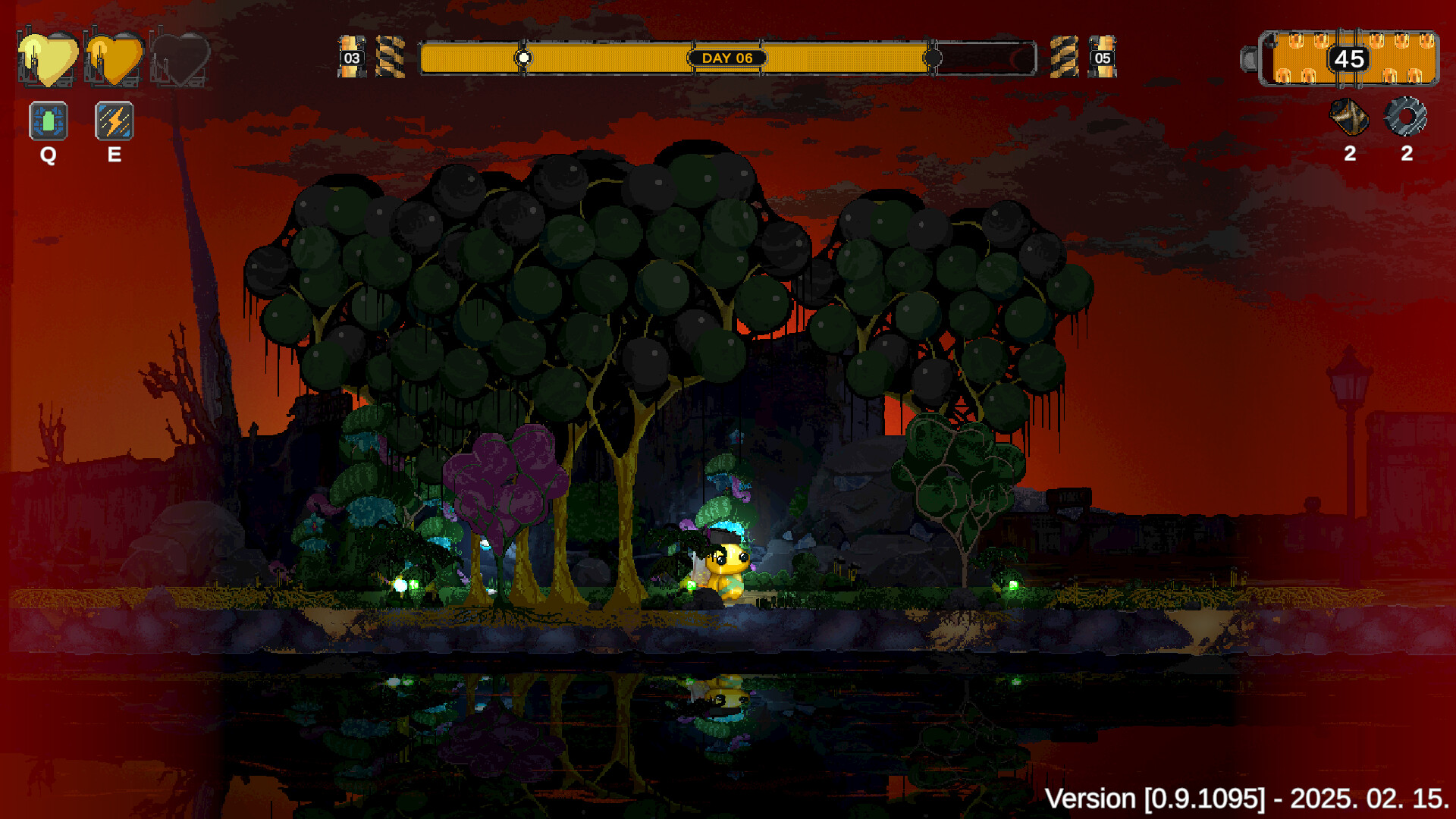Click the number 2 under the ore icon
This screenshot has width=1456, height=819.
[x=1349, y=154]
